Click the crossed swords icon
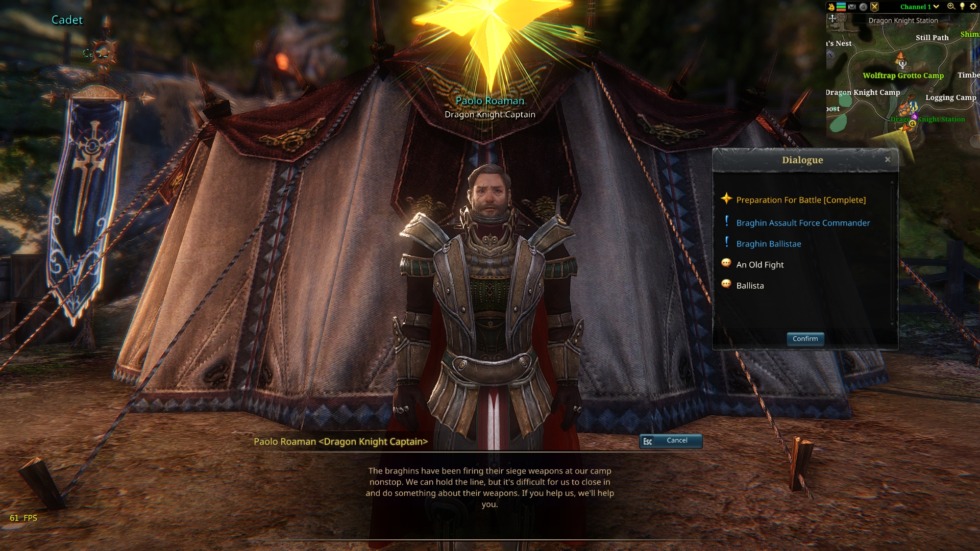 click(874, 7)
